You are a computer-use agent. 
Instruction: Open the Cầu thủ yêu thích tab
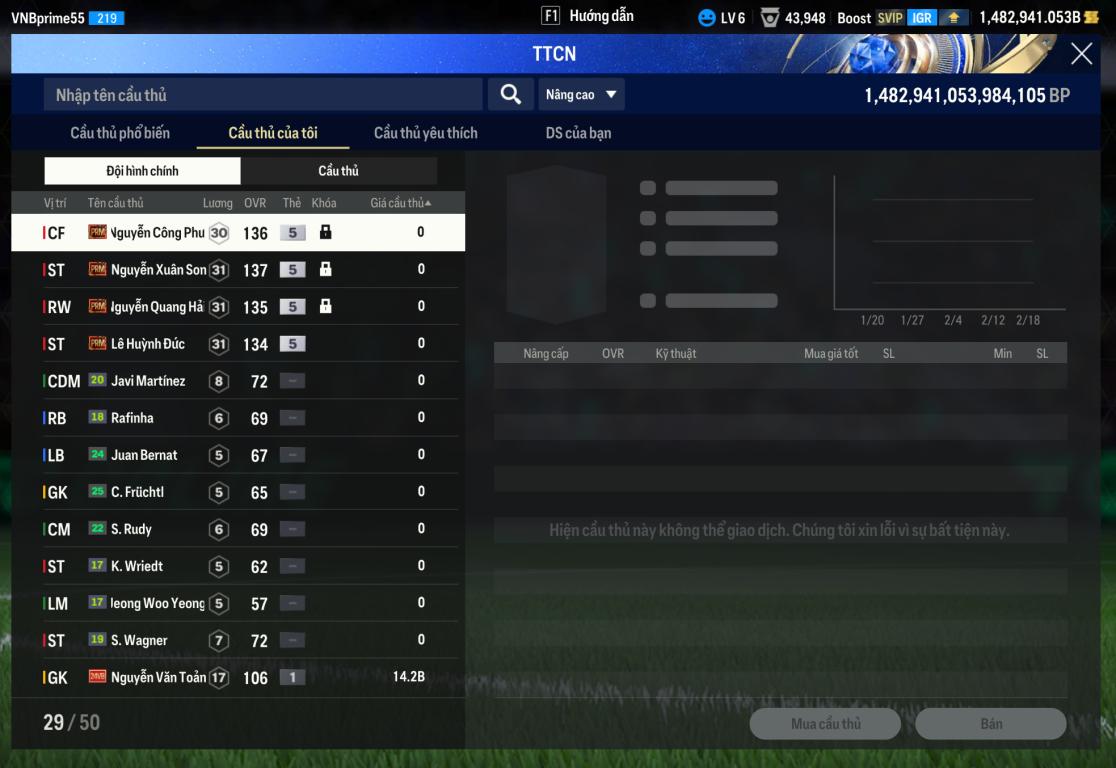tap(425, 133)
